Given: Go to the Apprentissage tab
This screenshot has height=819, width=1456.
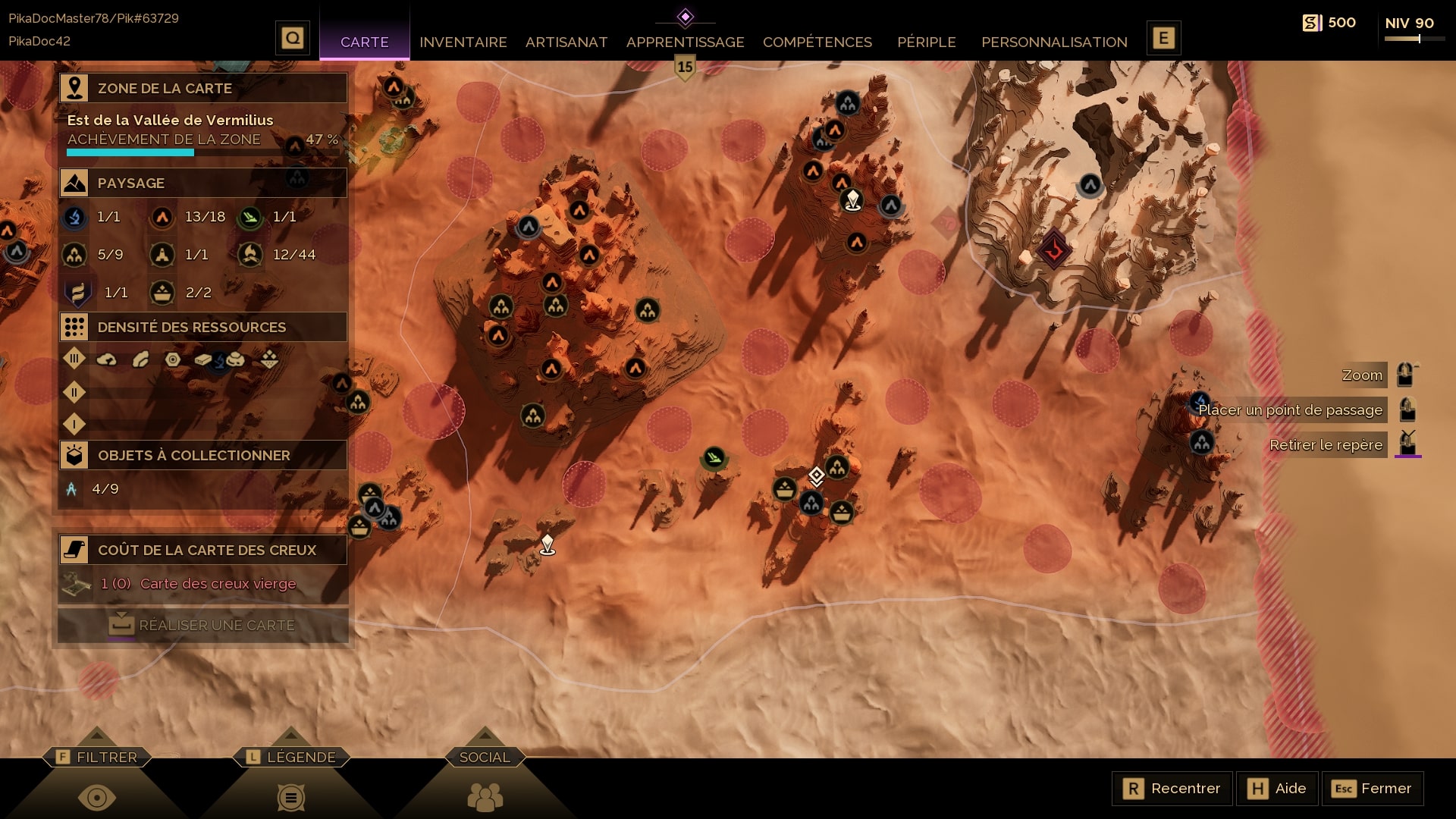Looking at the screenshot, I should pos(685,42).
